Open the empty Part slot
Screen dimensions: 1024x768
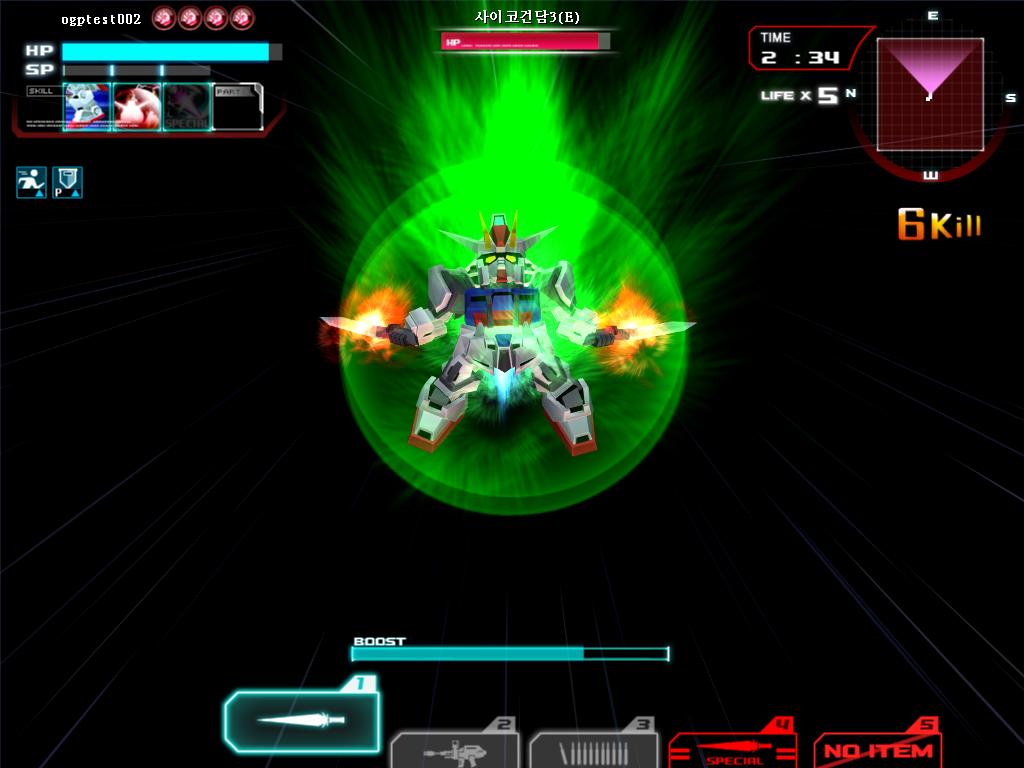(238, 107)
